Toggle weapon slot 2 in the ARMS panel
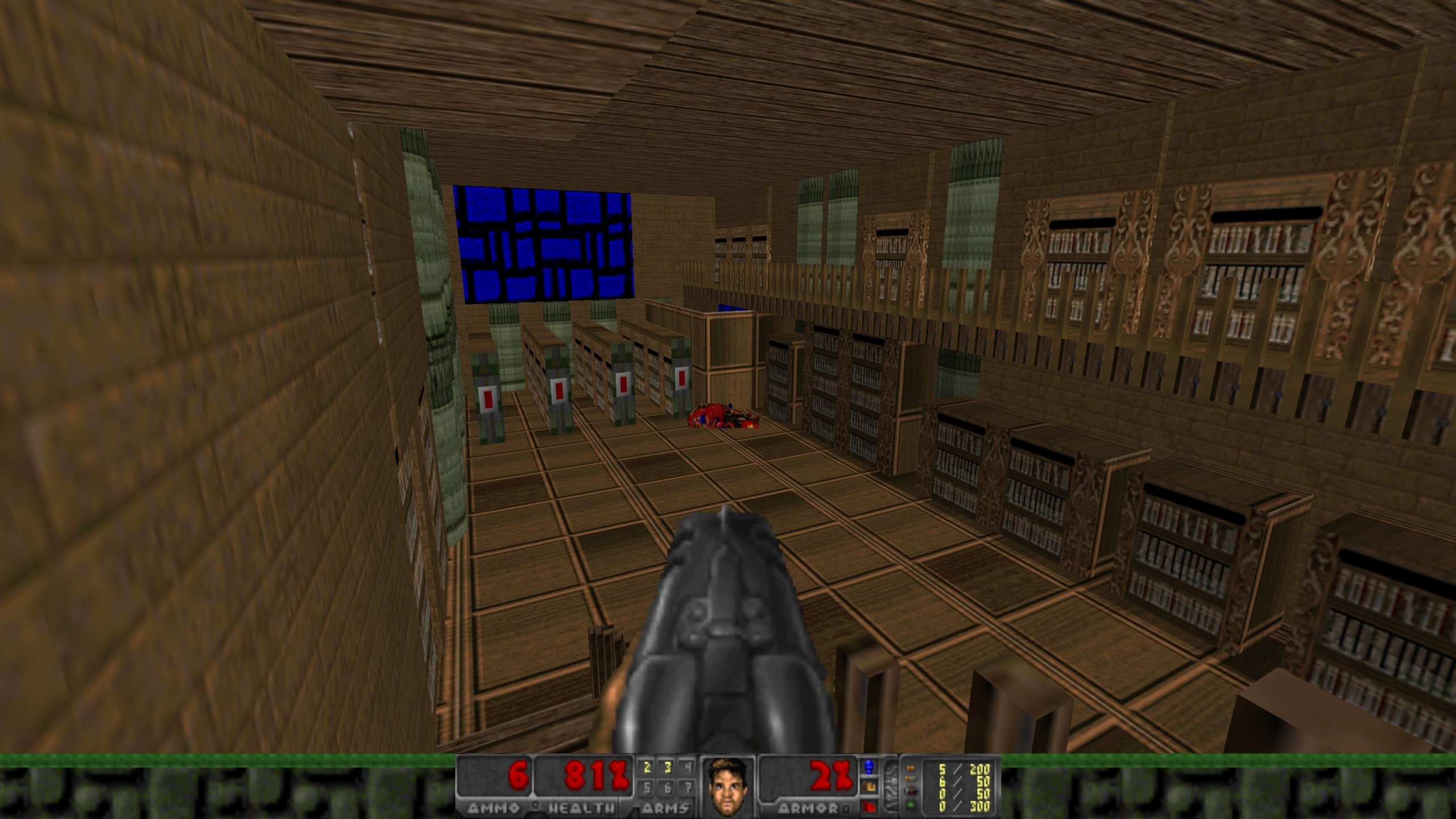The height and width of the screenshot is (819, 1456). point(646,768)
